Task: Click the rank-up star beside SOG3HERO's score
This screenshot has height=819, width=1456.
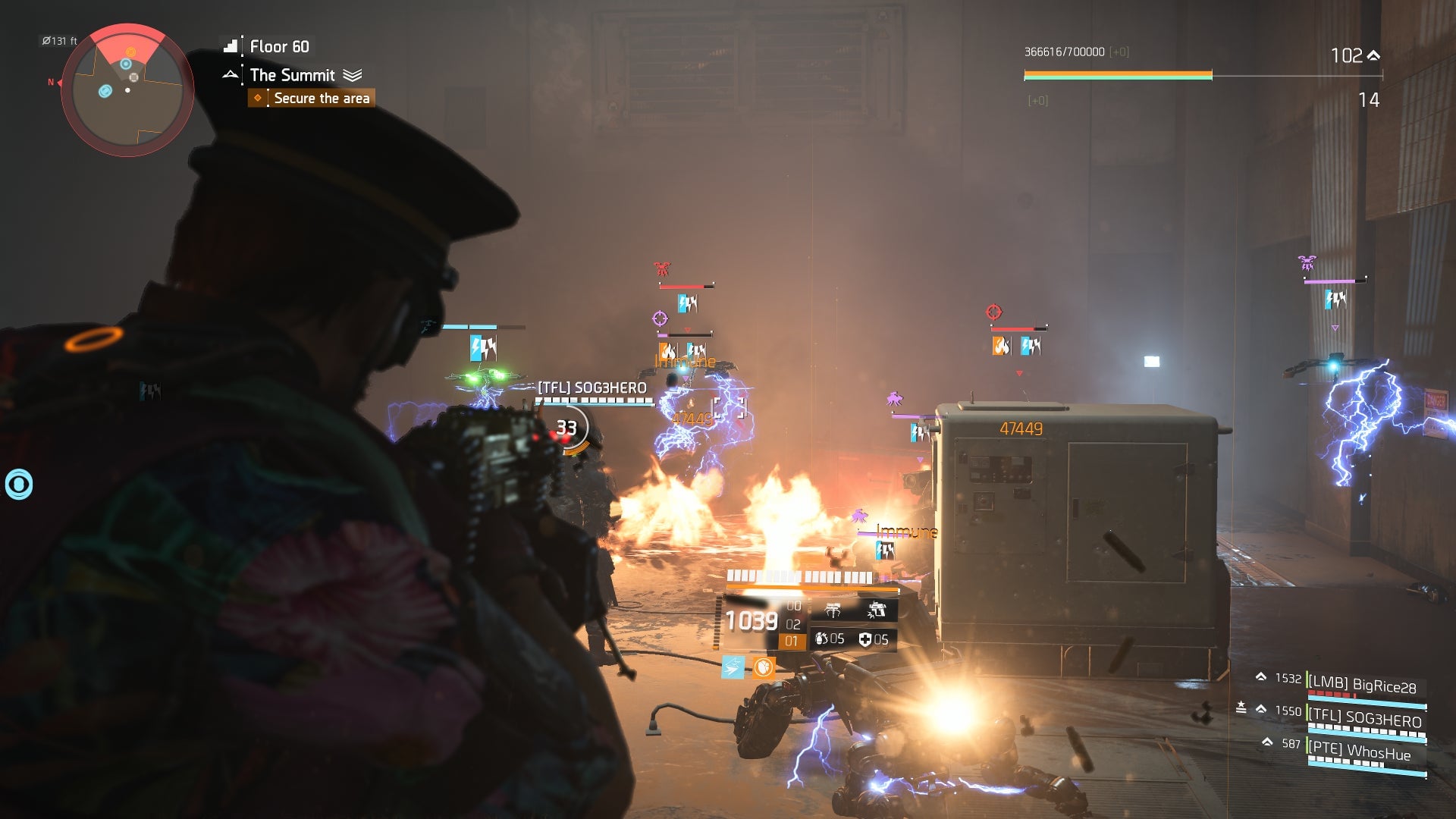Action: tap(1242, 707)
